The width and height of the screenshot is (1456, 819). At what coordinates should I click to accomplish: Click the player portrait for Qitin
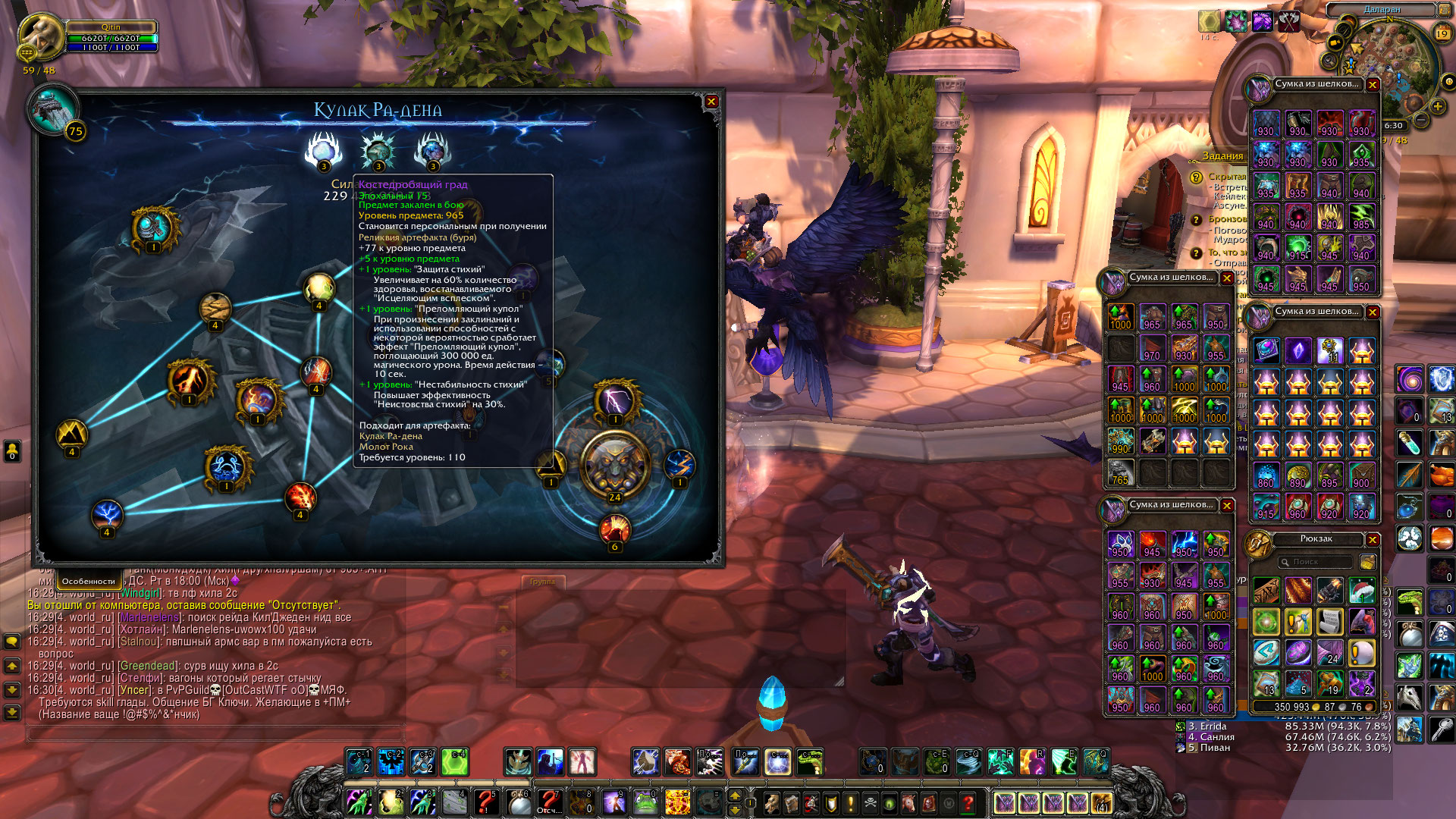point(38,36)
